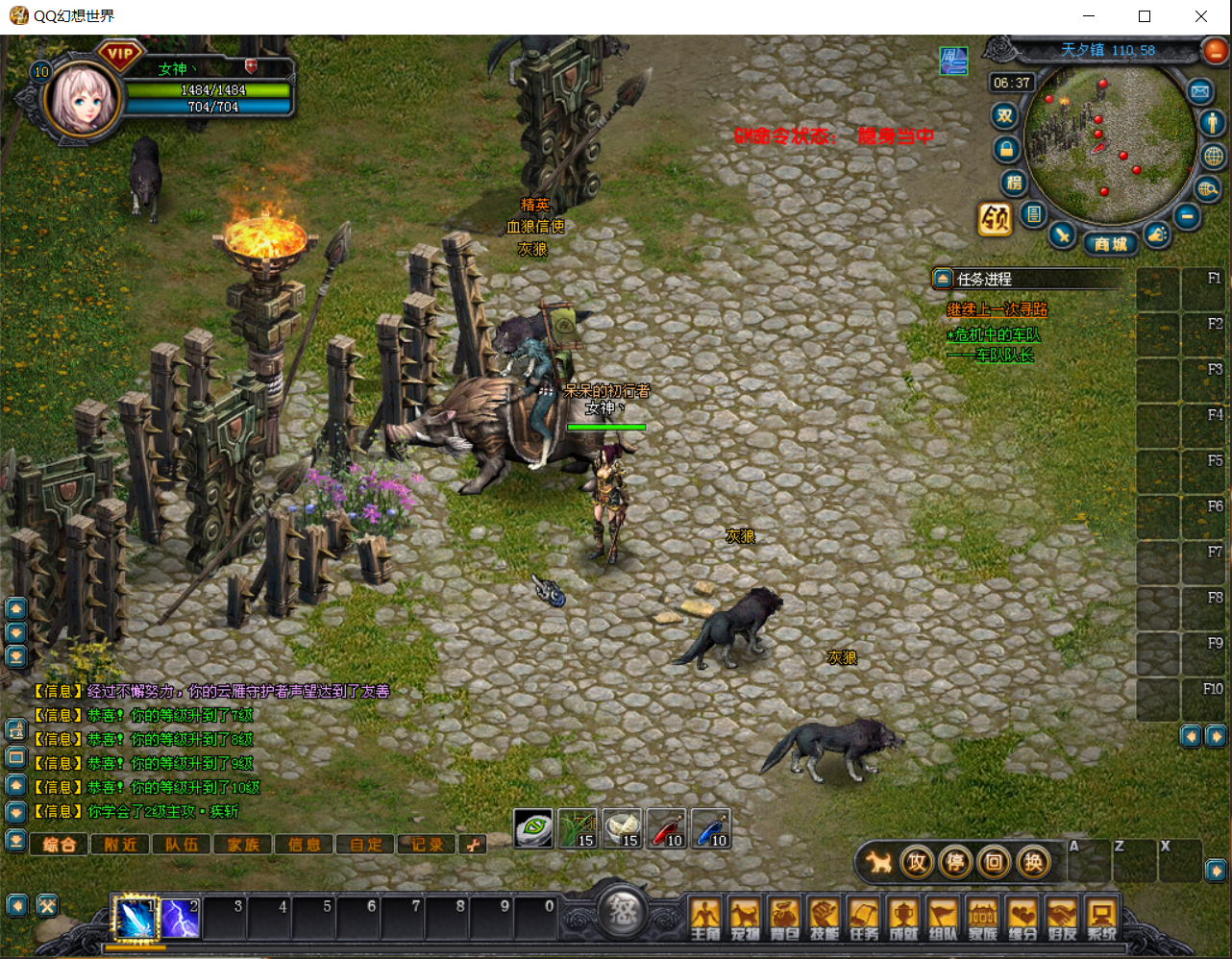Open the 好友 friends list
The image size is (1232, 959).
[1062, 918]
